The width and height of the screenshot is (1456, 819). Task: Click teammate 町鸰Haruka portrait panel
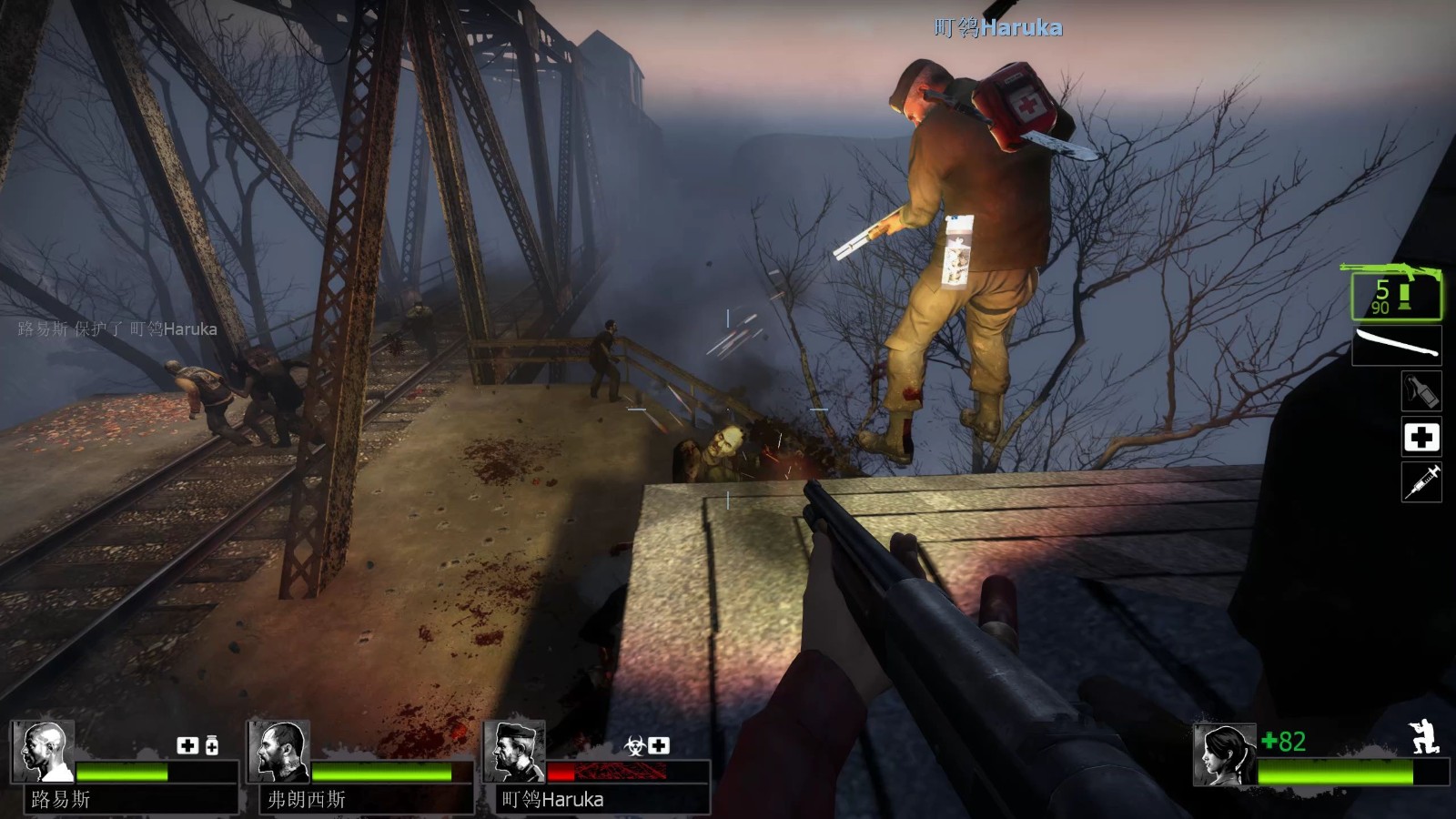coord(514,752)
